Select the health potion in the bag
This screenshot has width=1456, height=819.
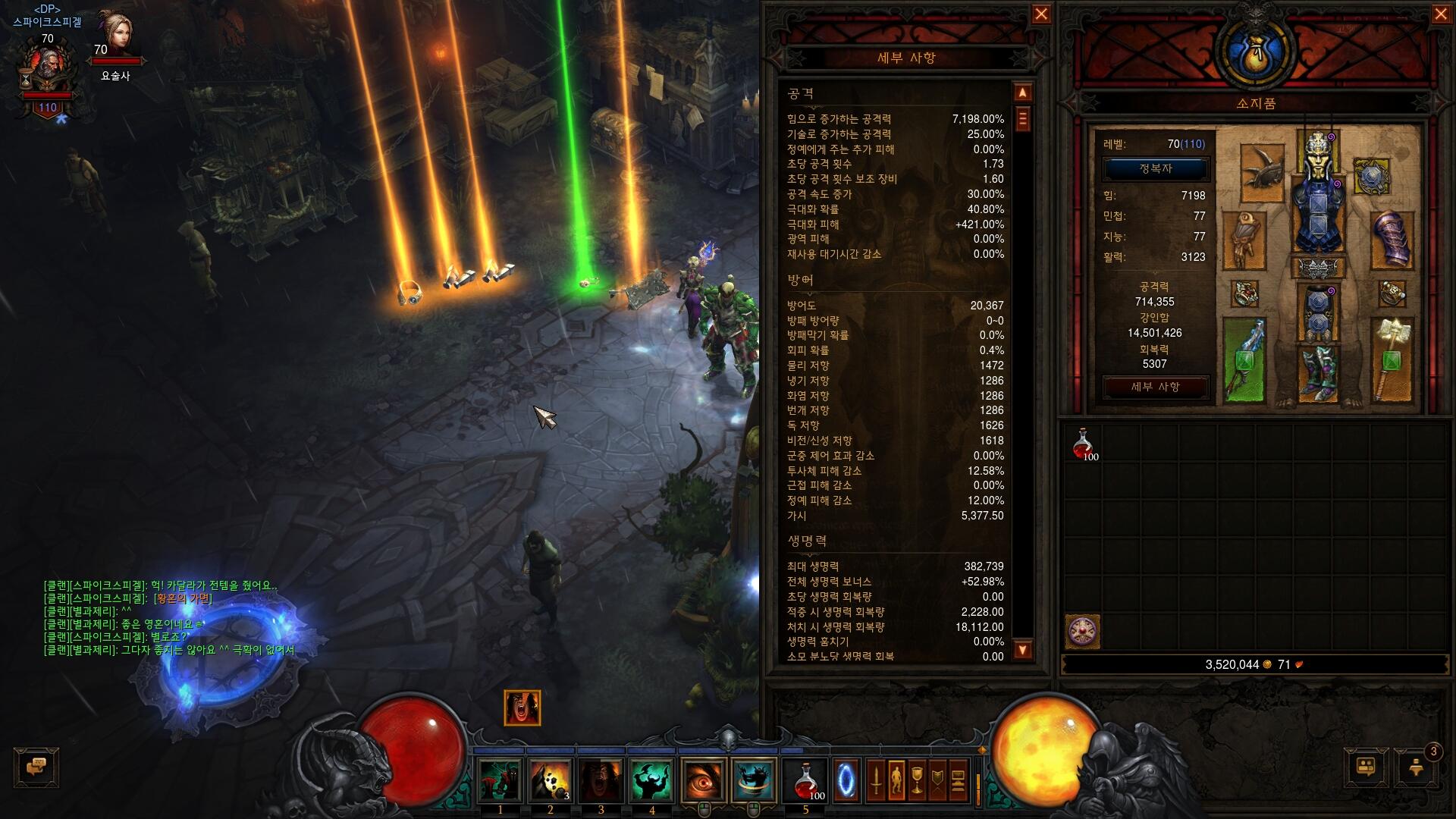[1083, 444]
